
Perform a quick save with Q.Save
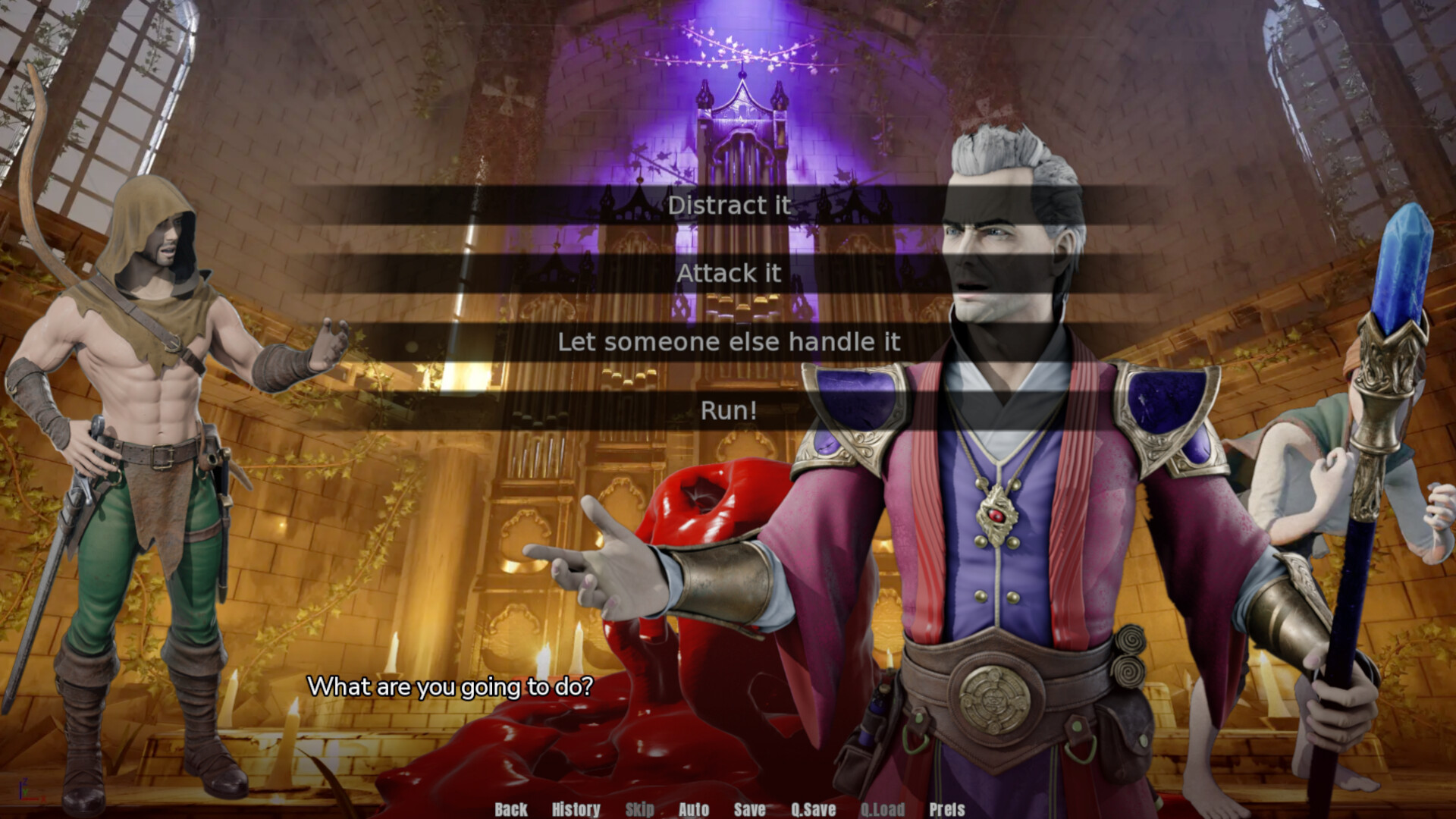pos(812,810)
